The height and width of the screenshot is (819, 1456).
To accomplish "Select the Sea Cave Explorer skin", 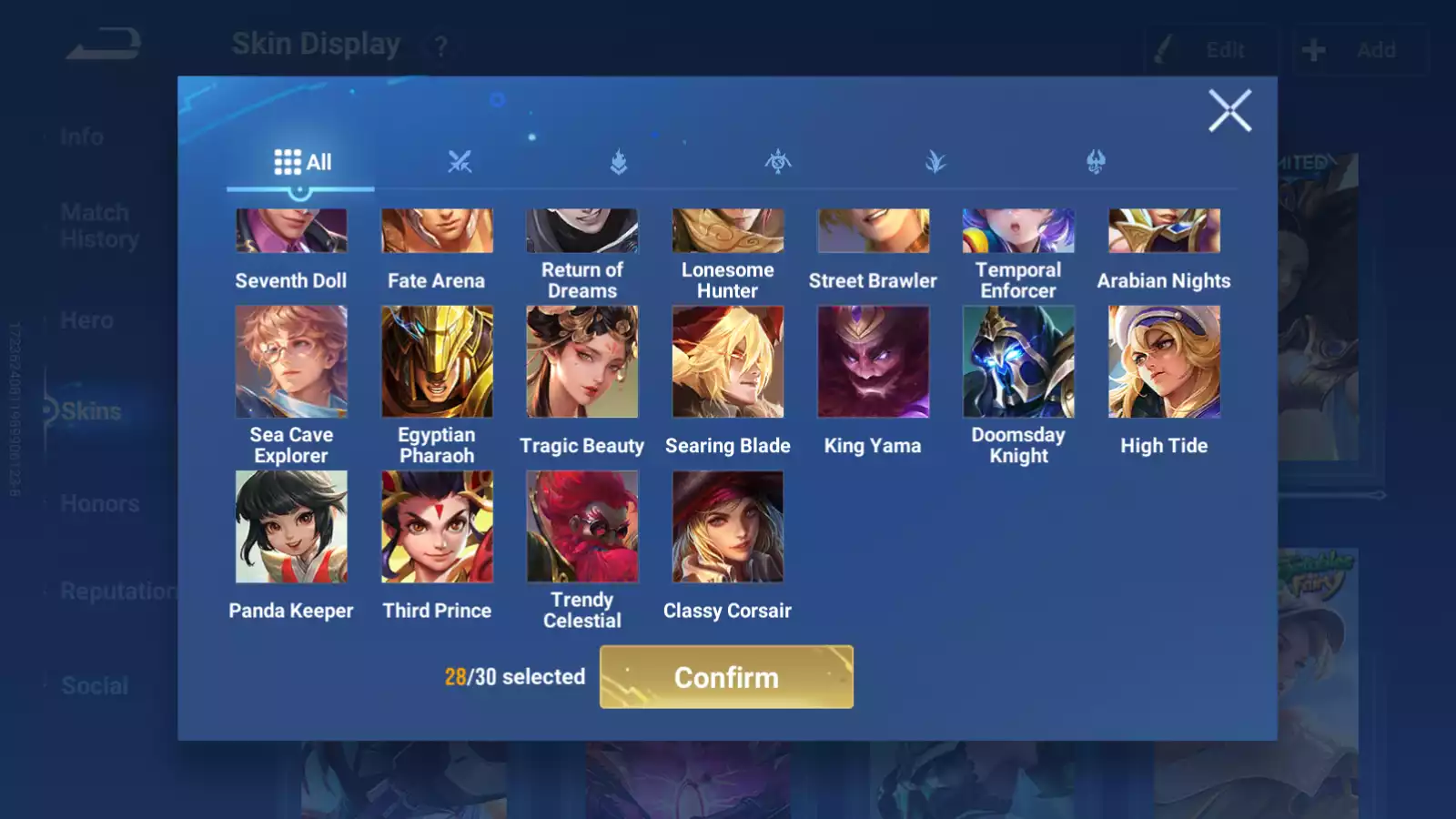I will coord(291,362).
